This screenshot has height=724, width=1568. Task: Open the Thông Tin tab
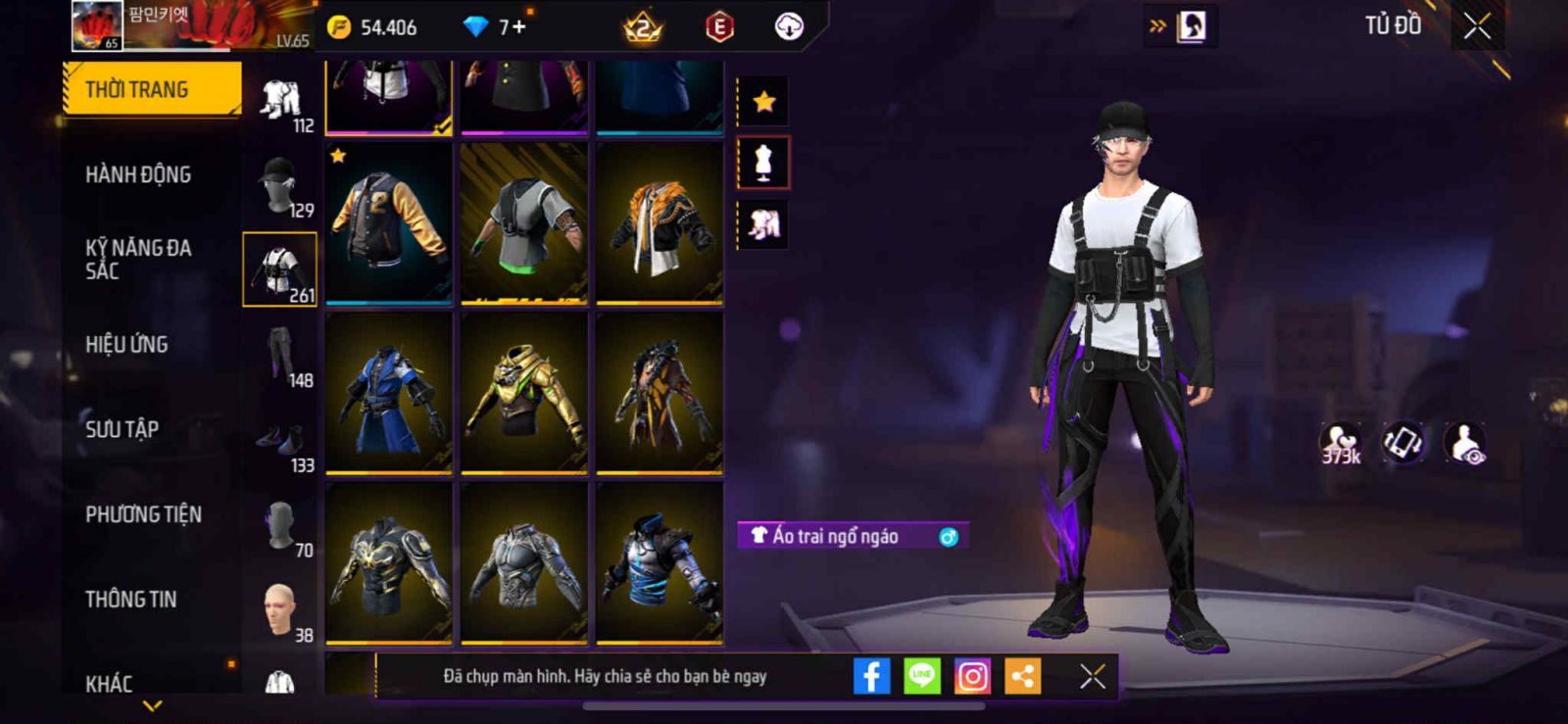[131, 600]
